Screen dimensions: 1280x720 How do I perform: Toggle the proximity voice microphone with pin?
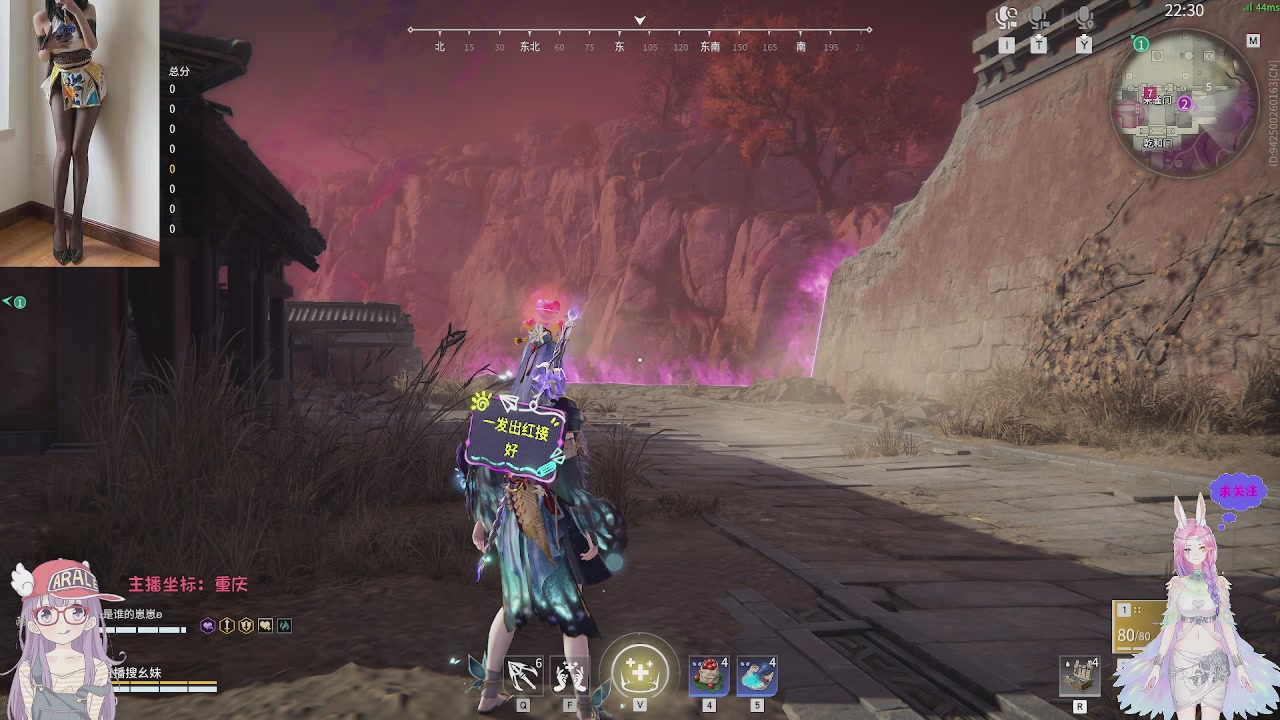tap(1084, 18)
